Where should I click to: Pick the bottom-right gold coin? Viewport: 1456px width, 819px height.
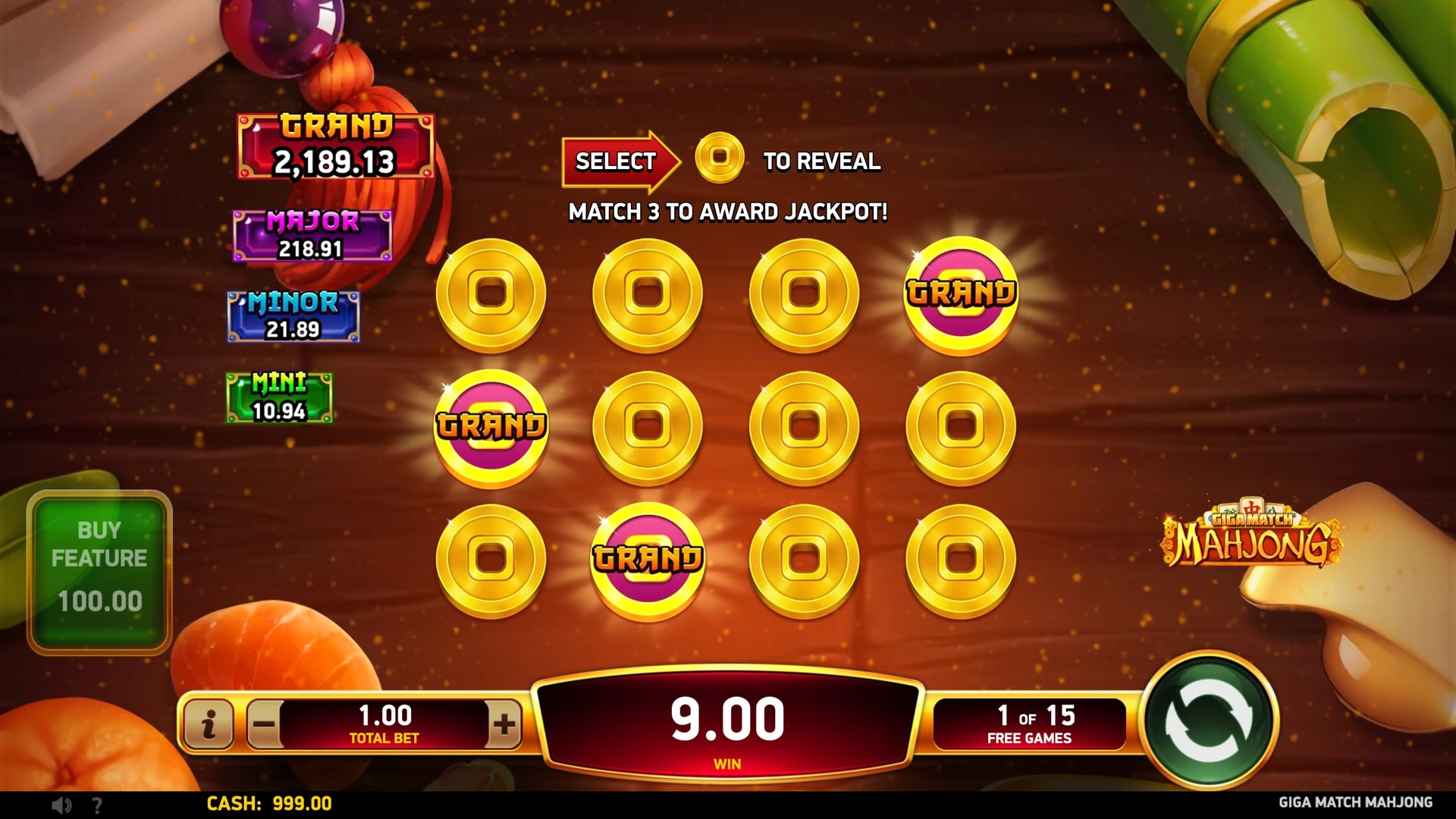pyautogui.click(x=960, y=559)
